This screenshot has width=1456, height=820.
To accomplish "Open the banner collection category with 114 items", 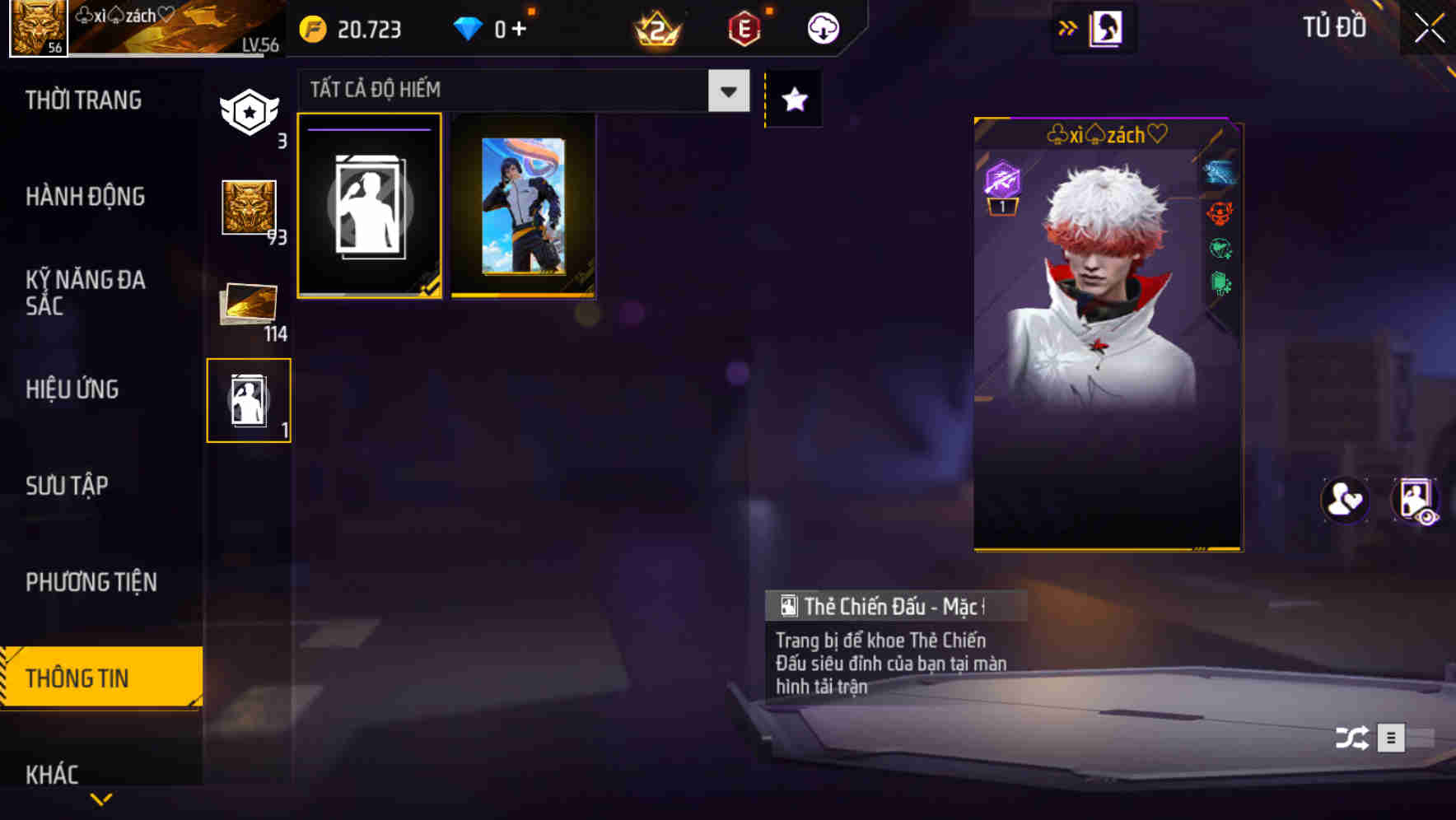I will [x=249, y=305].
